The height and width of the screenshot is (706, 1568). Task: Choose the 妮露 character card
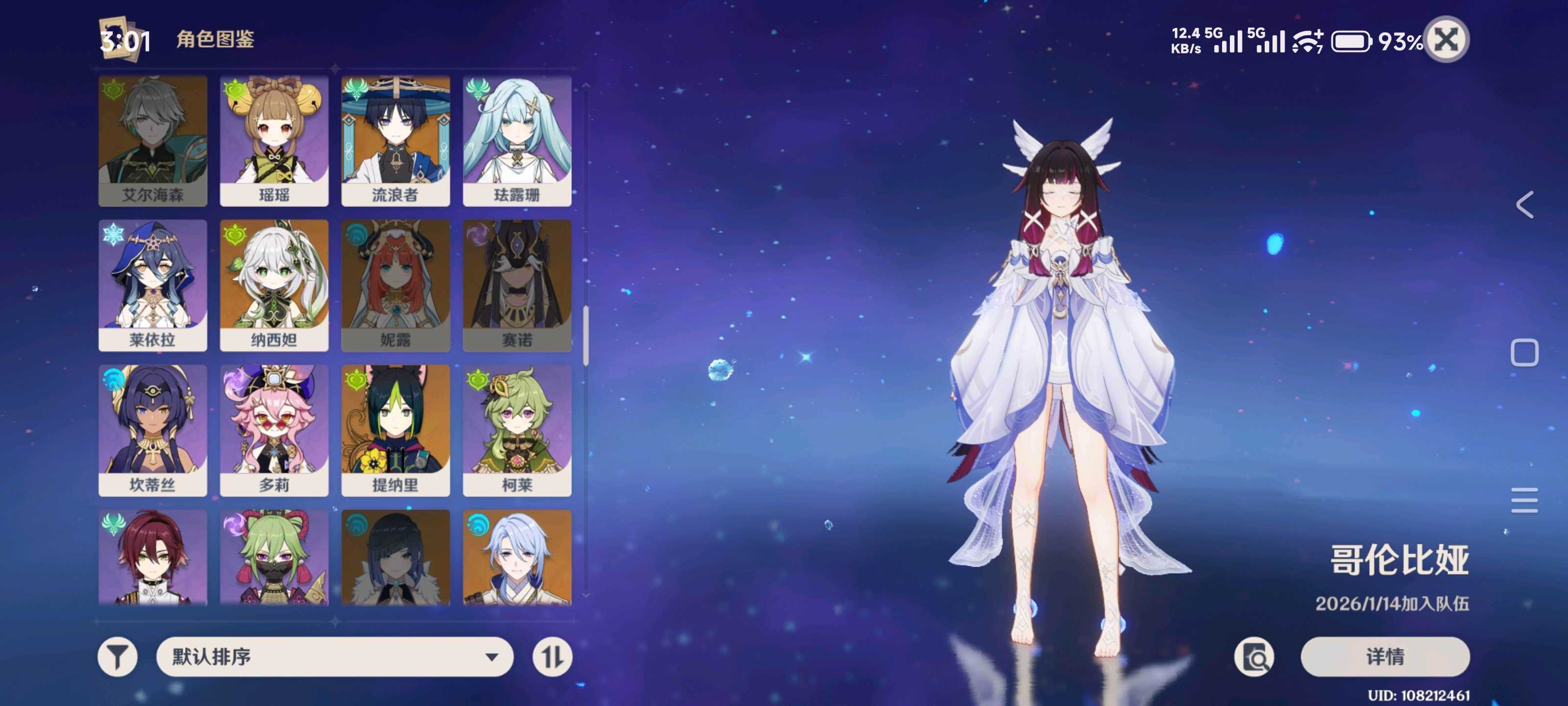(x=395, y=285)
